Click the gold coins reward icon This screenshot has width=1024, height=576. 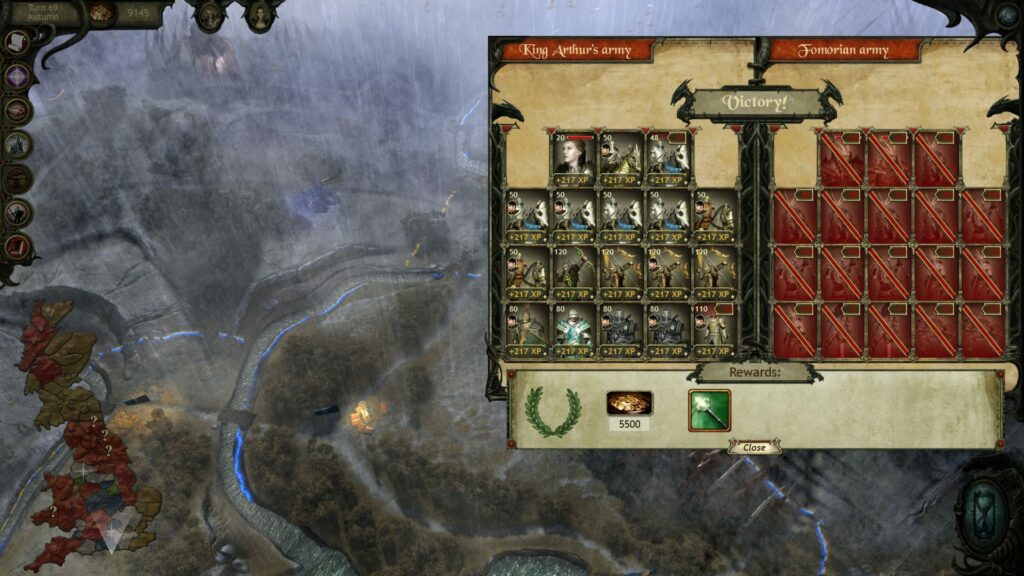(x=629, y=403)
